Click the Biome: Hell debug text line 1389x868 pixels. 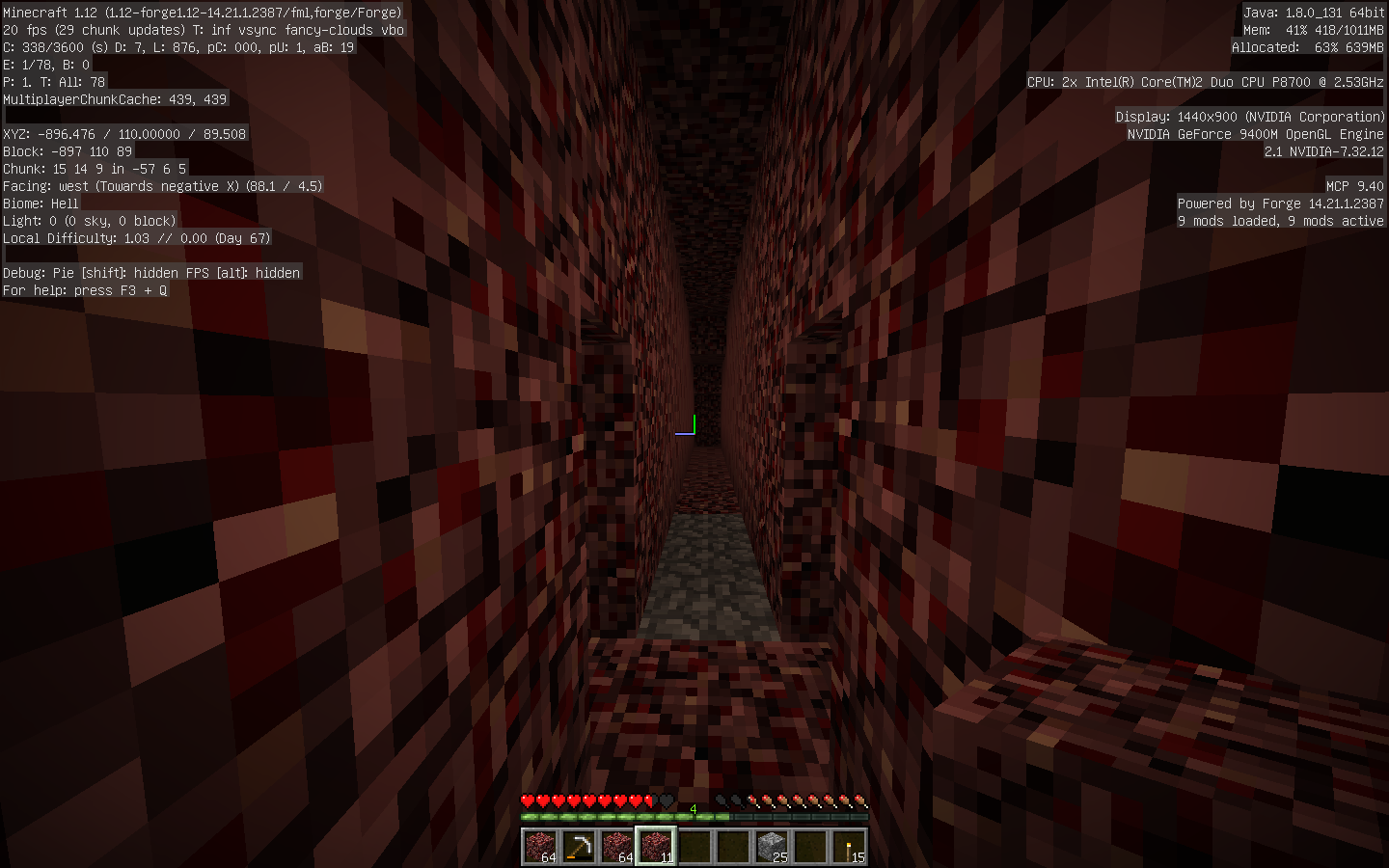pyautogui.click(x=42, y=203)
